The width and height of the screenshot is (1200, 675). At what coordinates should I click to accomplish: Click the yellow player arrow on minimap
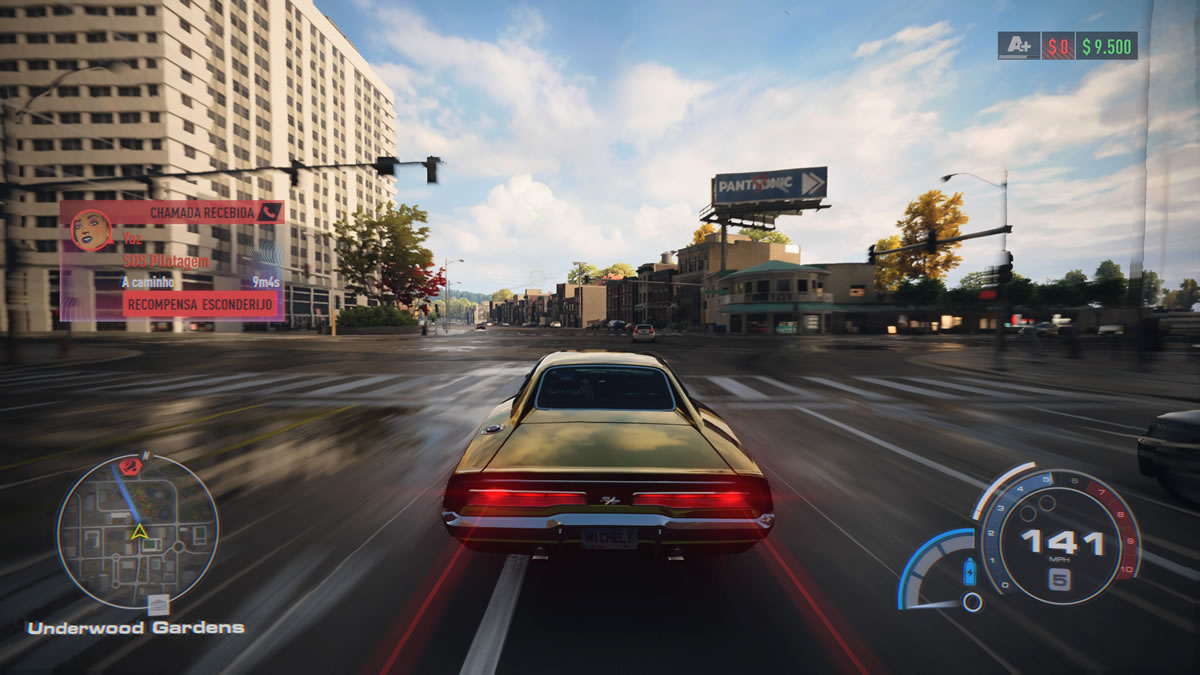point(141,531)
